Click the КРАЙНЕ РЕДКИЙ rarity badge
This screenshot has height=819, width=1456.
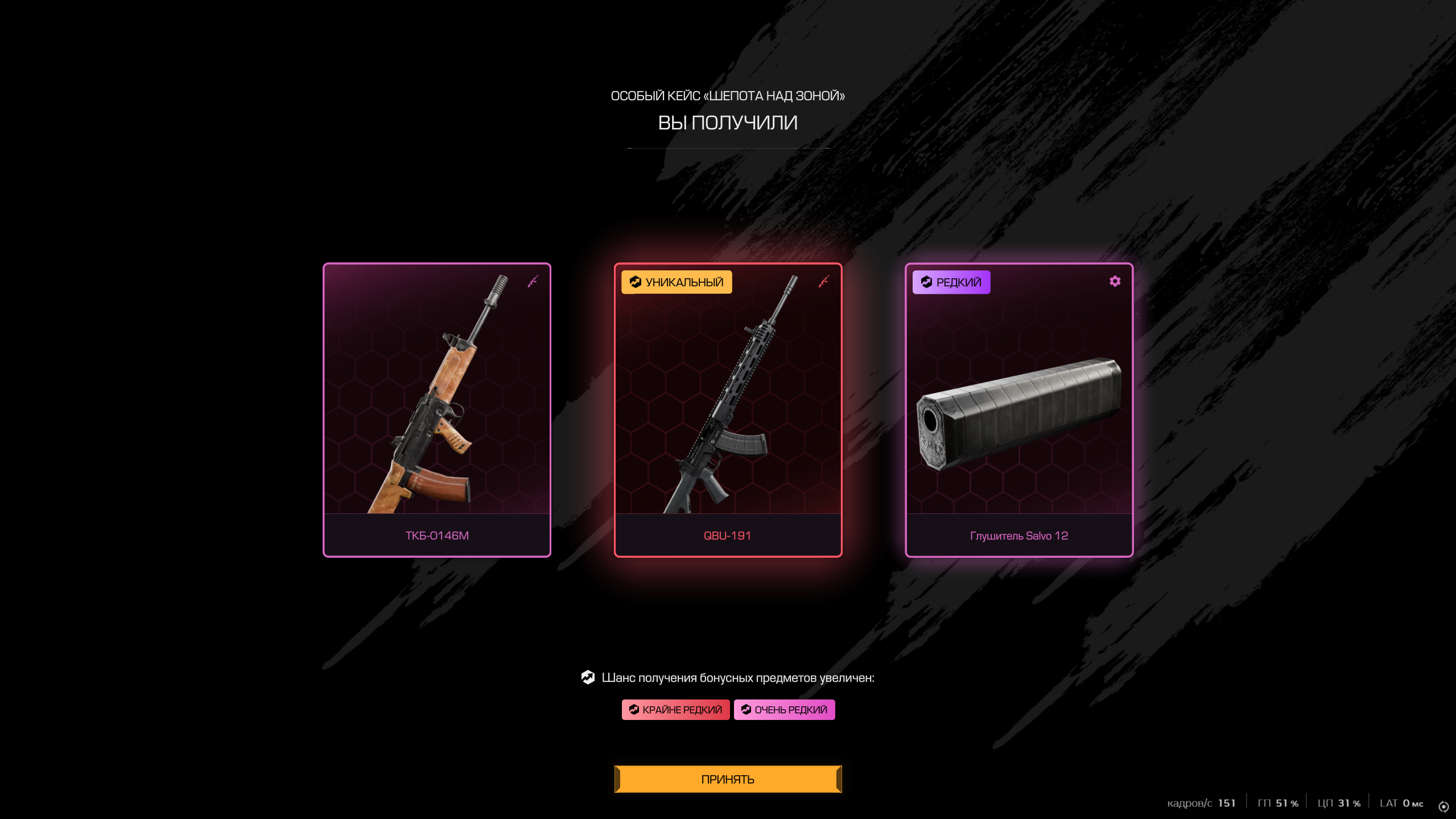[x=675, y=710]
